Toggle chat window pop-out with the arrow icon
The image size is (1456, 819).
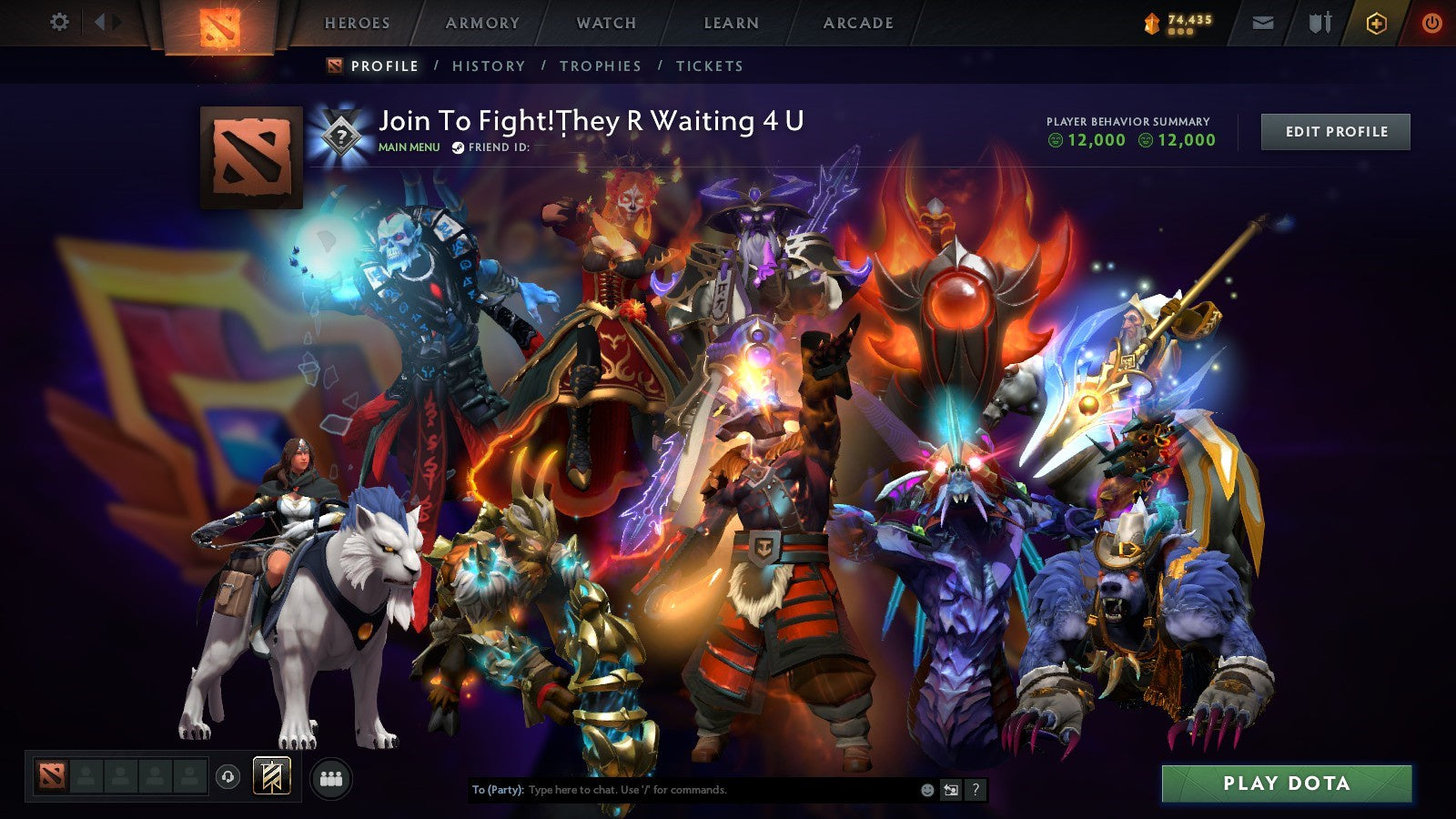point(952,791)
